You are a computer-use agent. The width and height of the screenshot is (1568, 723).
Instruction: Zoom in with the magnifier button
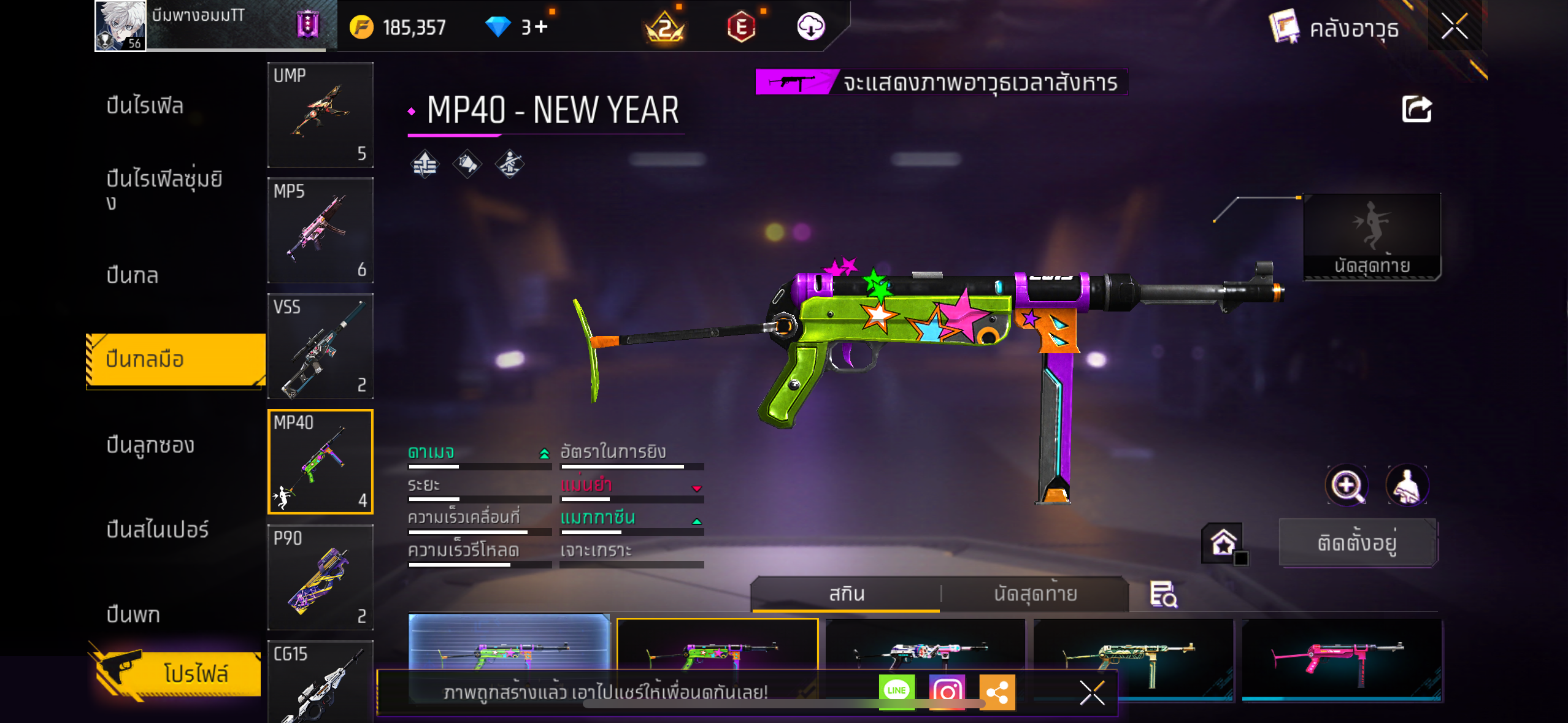pyautogui.click(x=1346, y=486)
